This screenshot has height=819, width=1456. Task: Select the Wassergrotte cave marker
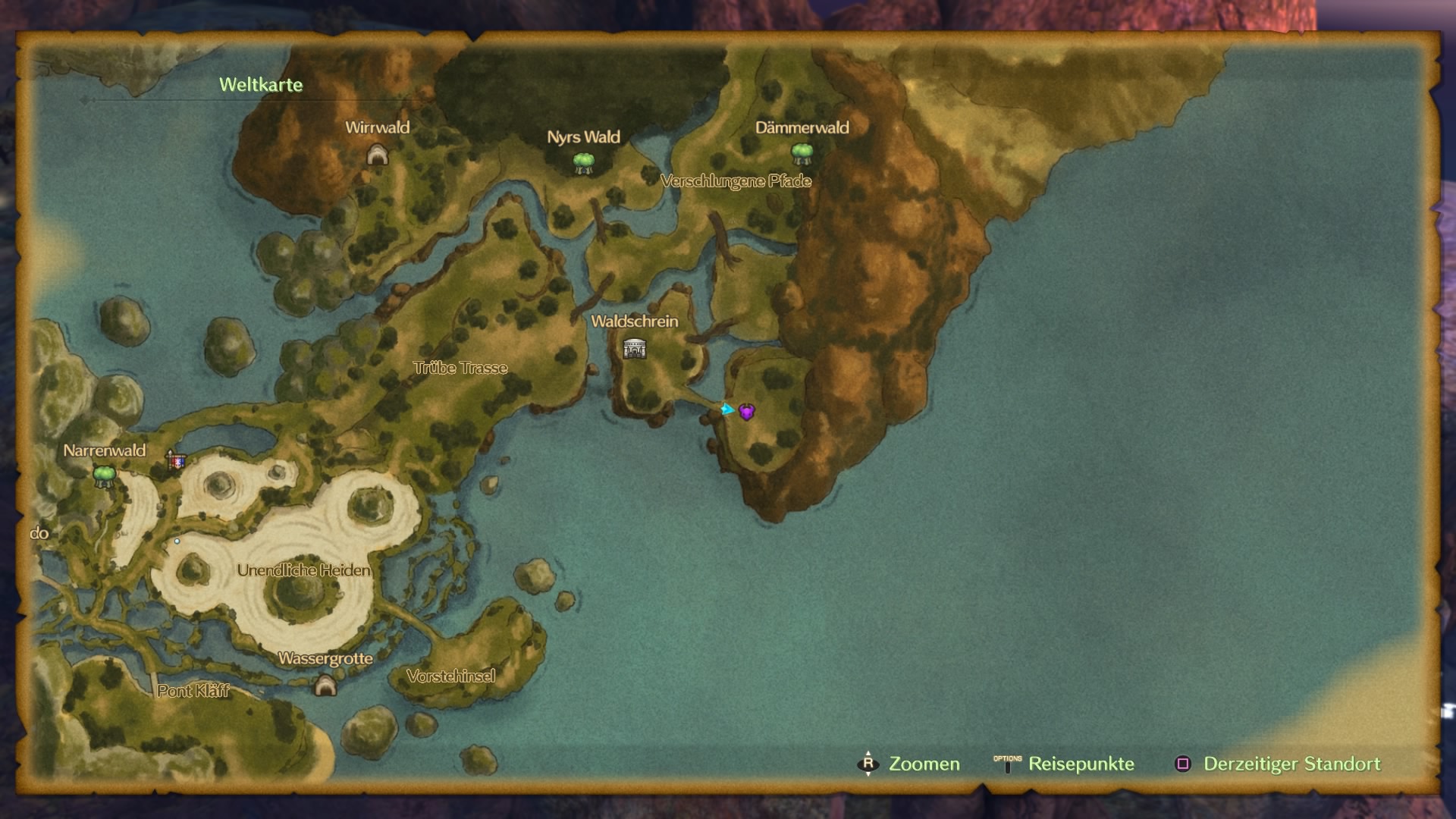(325, 686)
